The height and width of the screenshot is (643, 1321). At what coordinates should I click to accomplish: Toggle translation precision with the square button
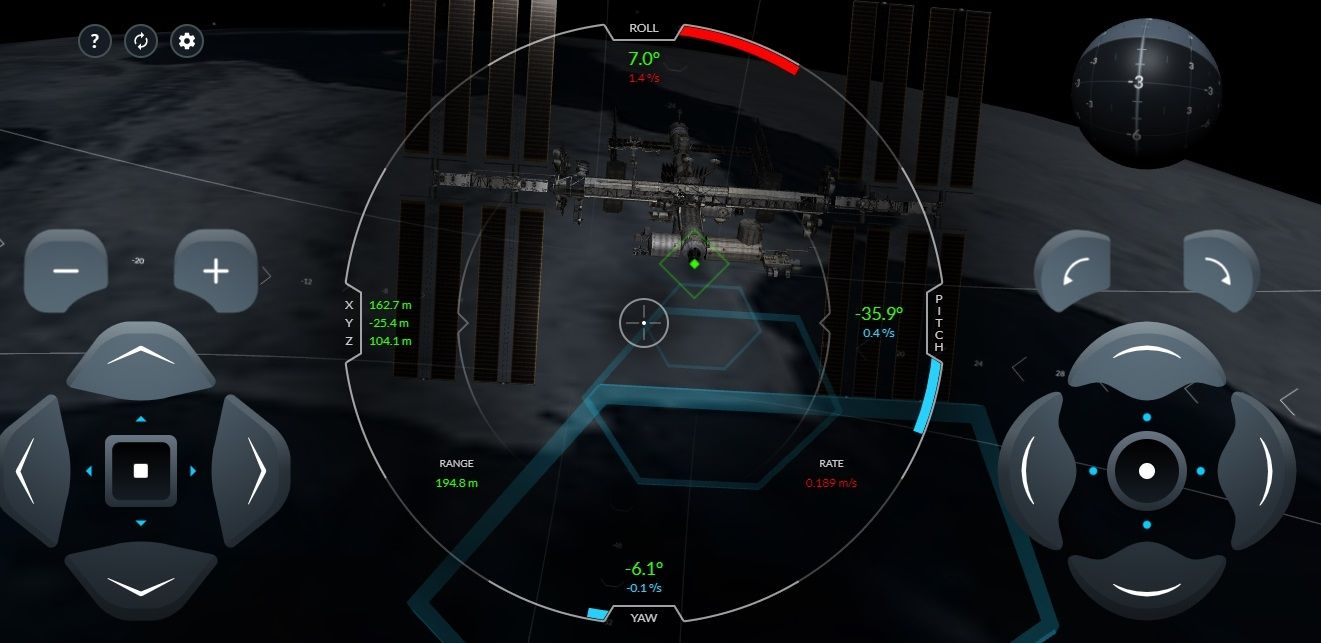point(141,470)
